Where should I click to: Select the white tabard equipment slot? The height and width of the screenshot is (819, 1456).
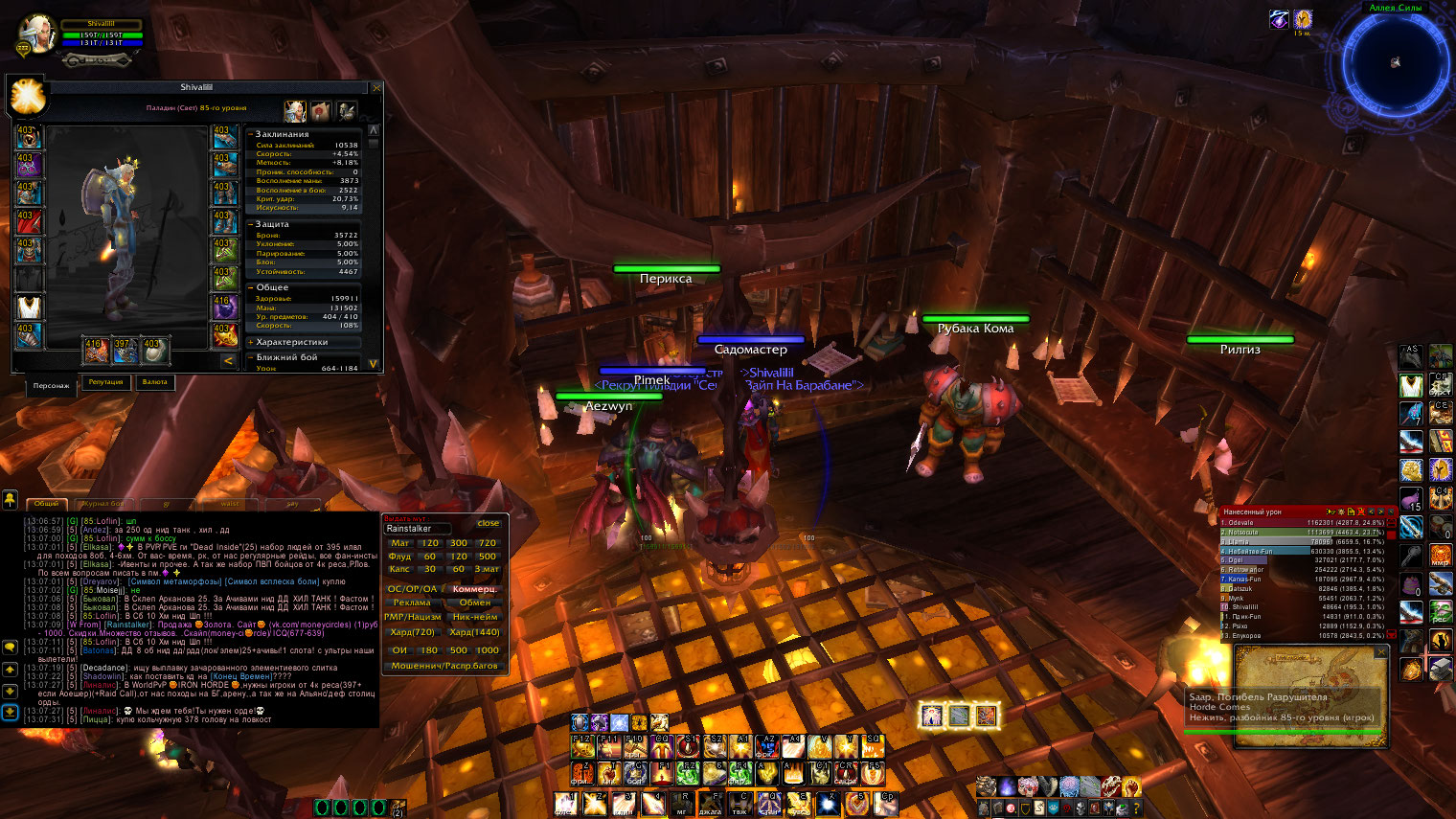[30, 307]
